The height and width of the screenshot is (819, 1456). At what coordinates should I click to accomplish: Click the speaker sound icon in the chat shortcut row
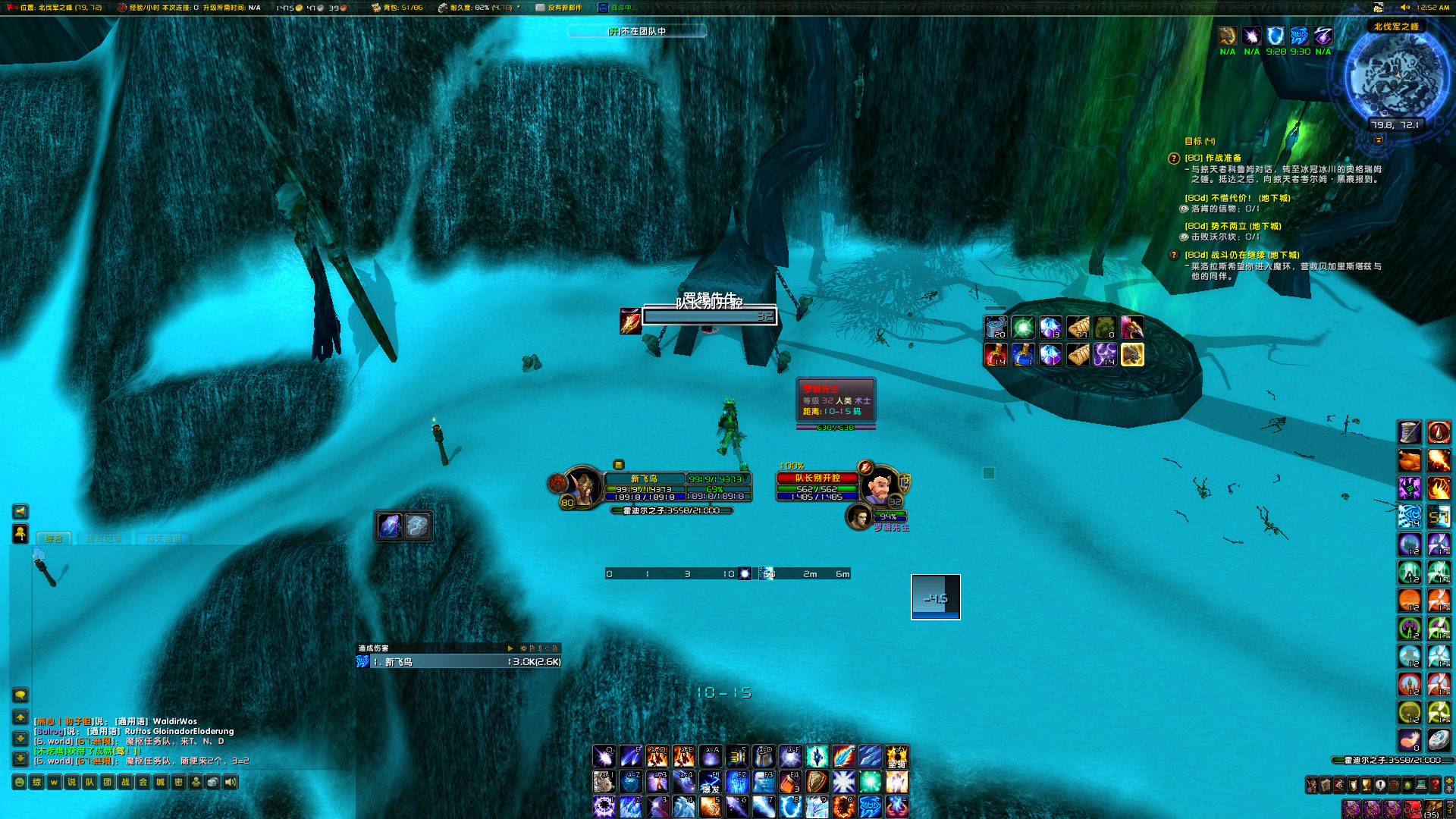pyautogui.click(x=232, y=782)
